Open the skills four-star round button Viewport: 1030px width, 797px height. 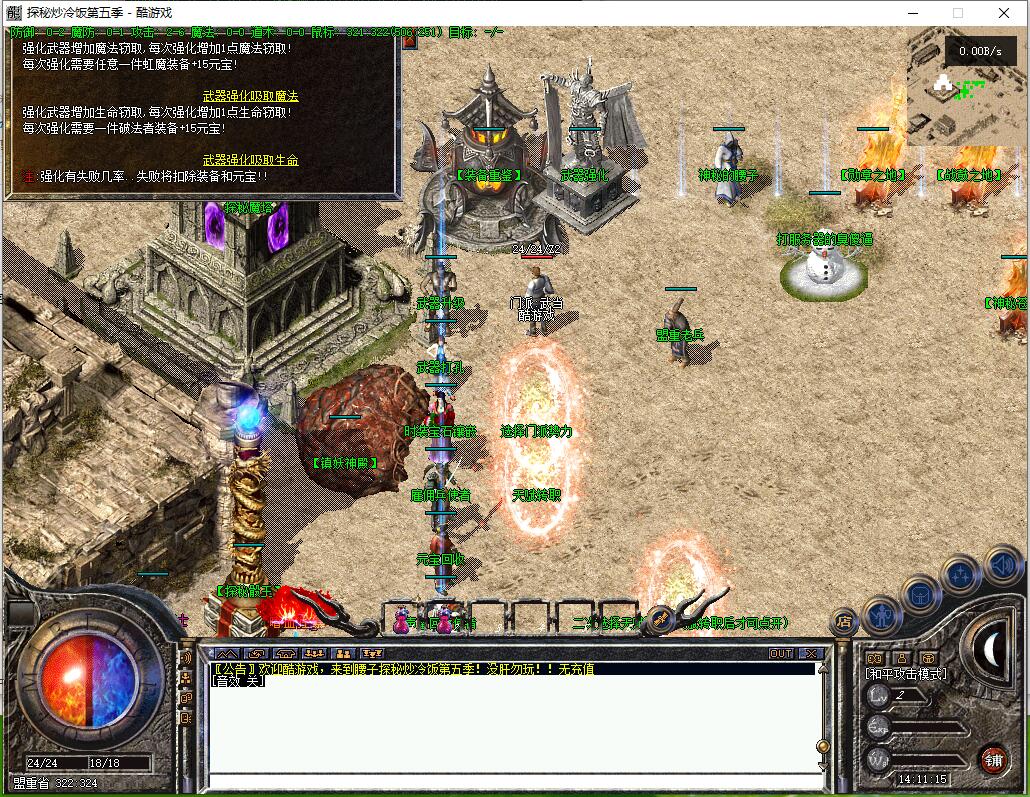[960, 574]
